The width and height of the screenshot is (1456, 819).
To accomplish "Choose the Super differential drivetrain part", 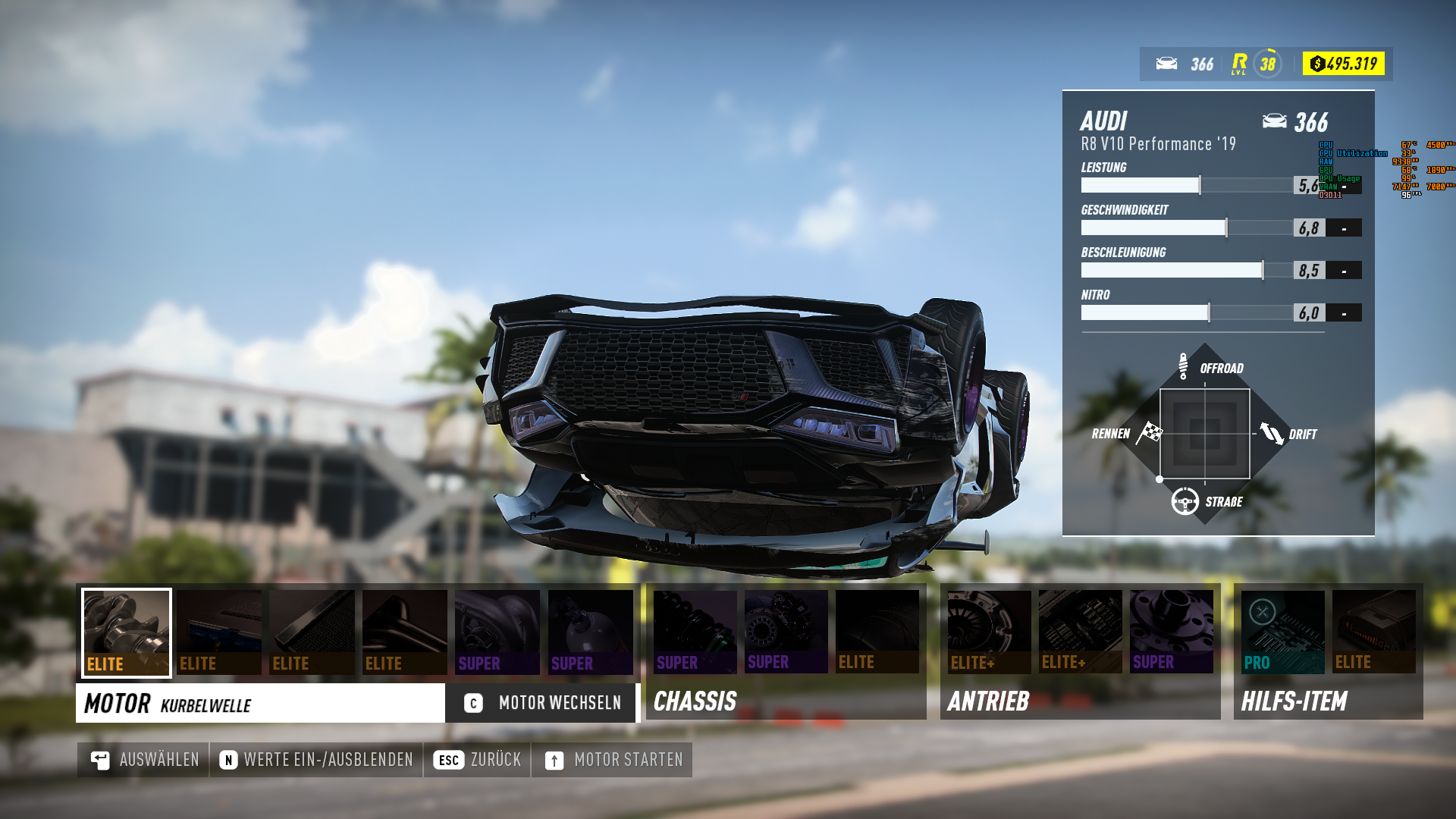I will point(1172,632).
